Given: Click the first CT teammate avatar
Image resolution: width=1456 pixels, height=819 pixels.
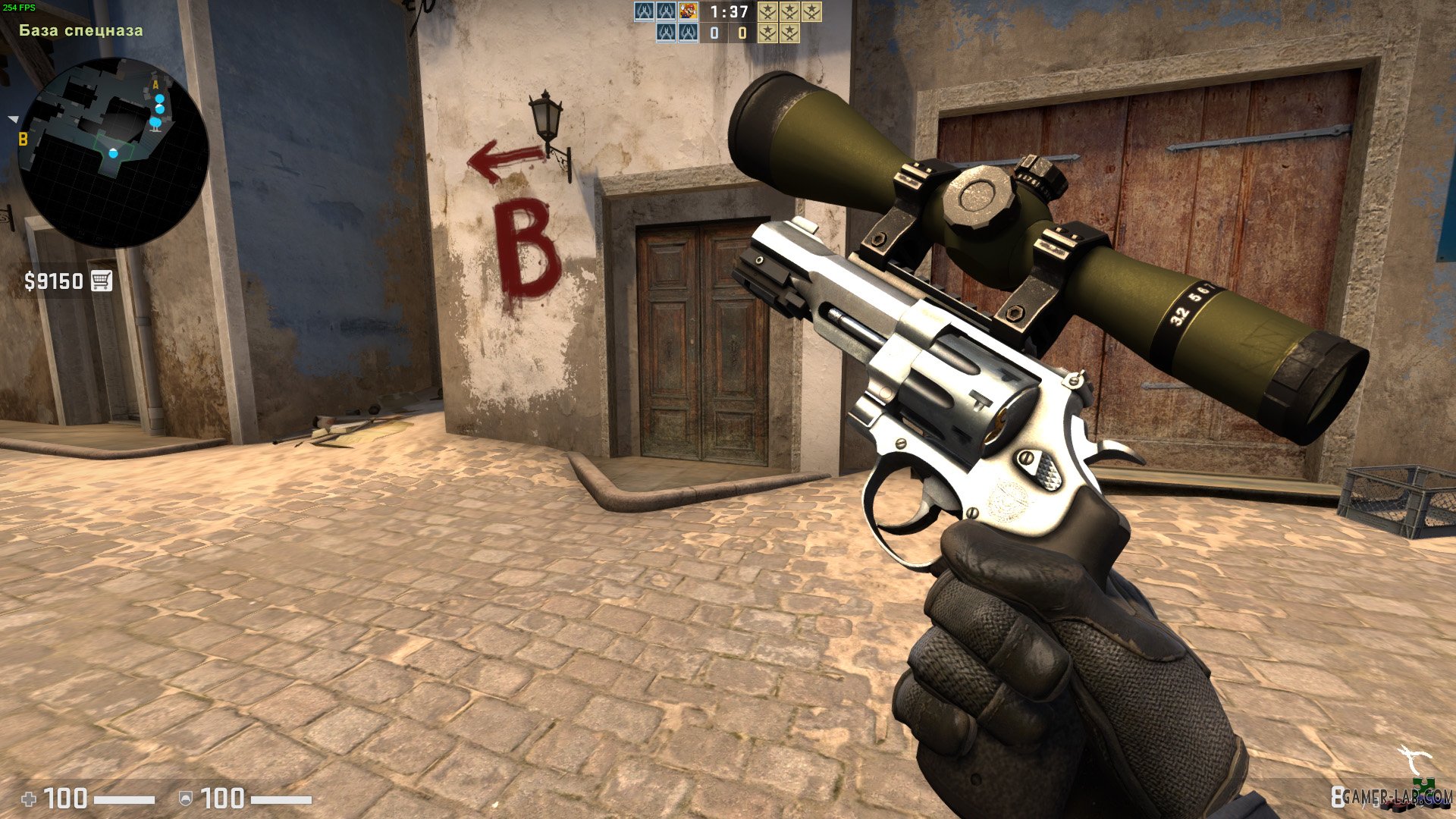Looking at the screenshot, I should click(642, 12).
